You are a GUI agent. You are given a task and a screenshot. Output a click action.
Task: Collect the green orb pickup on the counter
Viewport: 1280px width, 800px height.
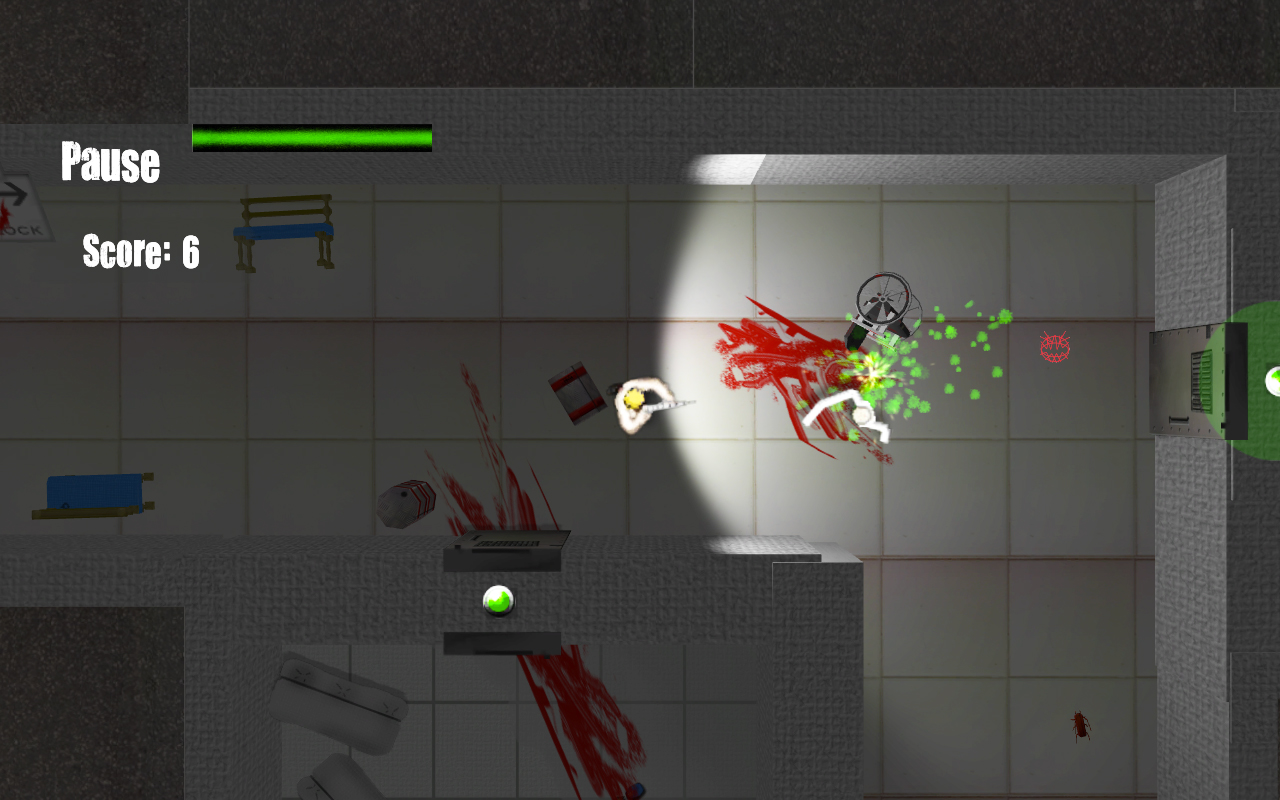[500, 600]
